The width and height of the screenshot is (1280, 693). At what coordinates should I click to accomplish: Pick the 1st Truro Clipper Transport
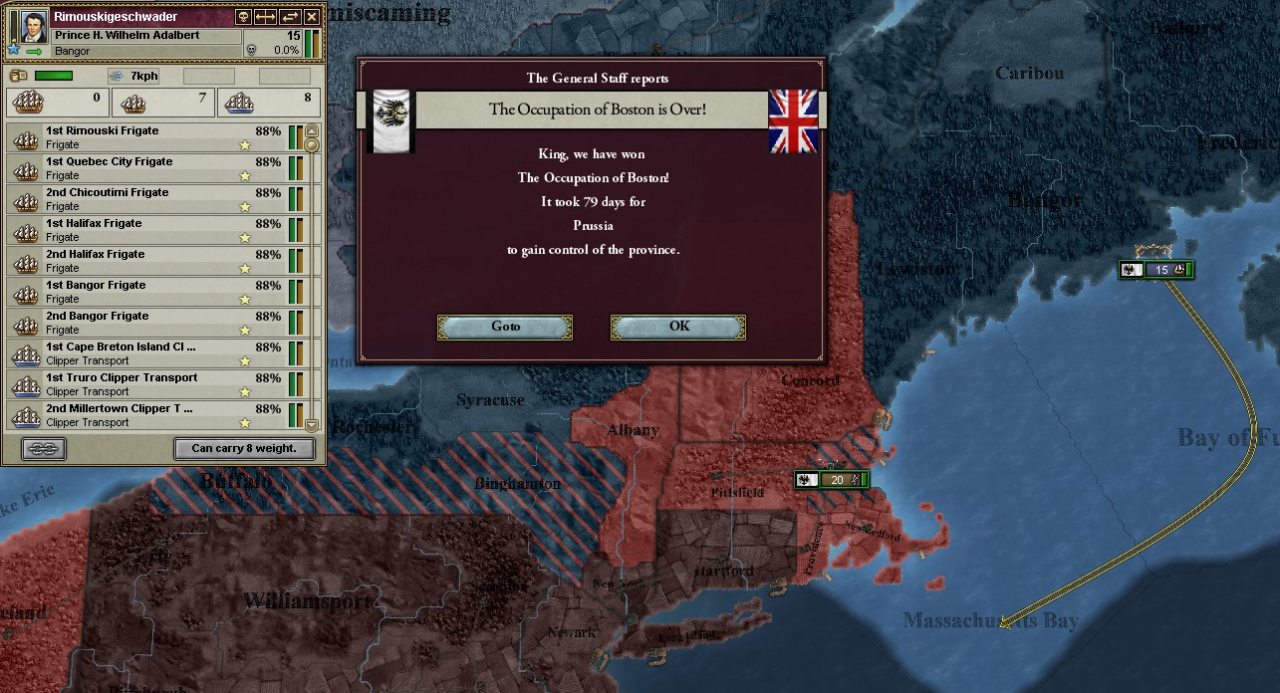point(150,385)
